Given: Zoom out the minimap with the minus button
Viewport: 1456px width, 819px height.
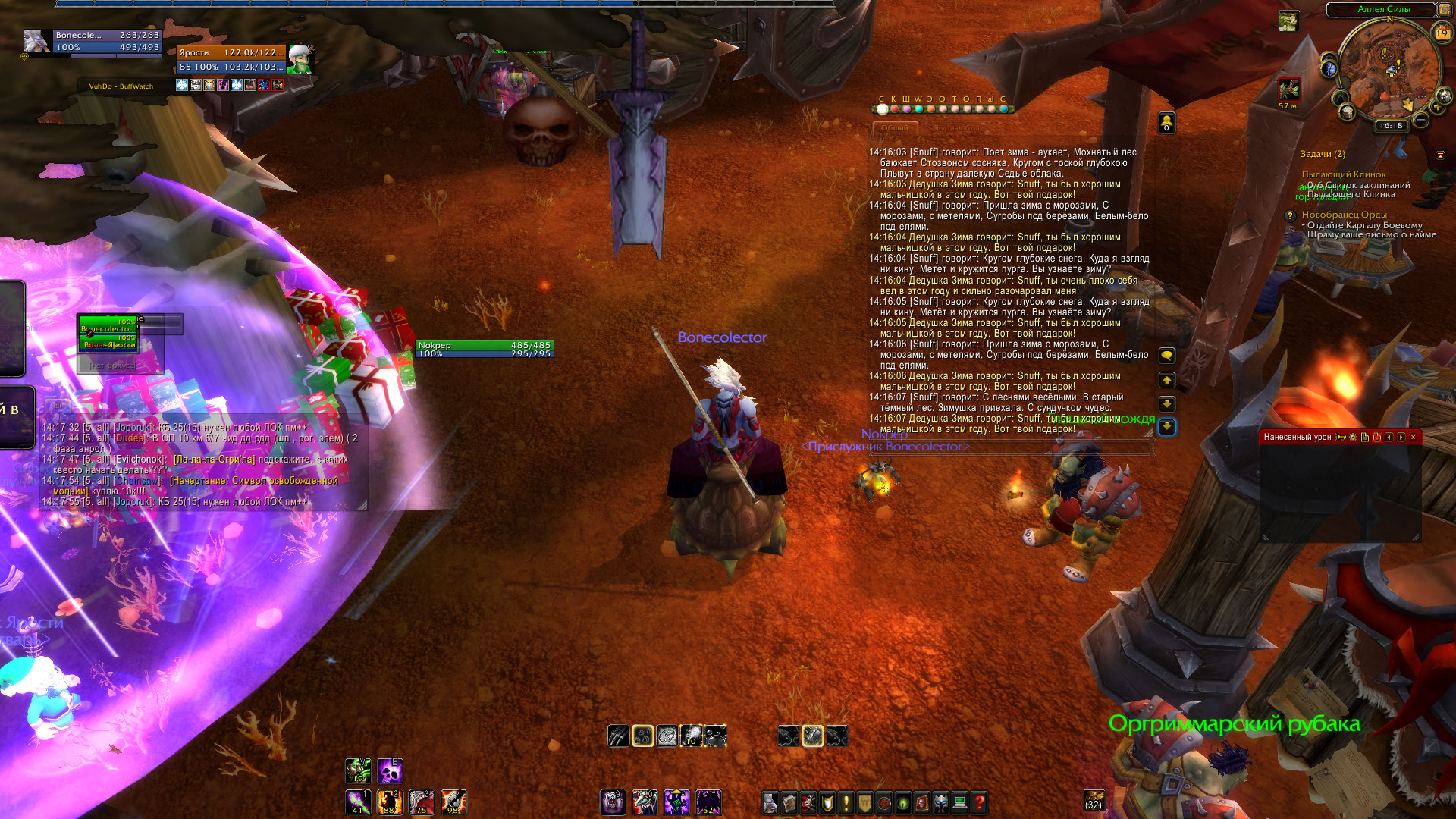Looking at the screenshot, I should pyautogui.click(x=1421, y=120).
